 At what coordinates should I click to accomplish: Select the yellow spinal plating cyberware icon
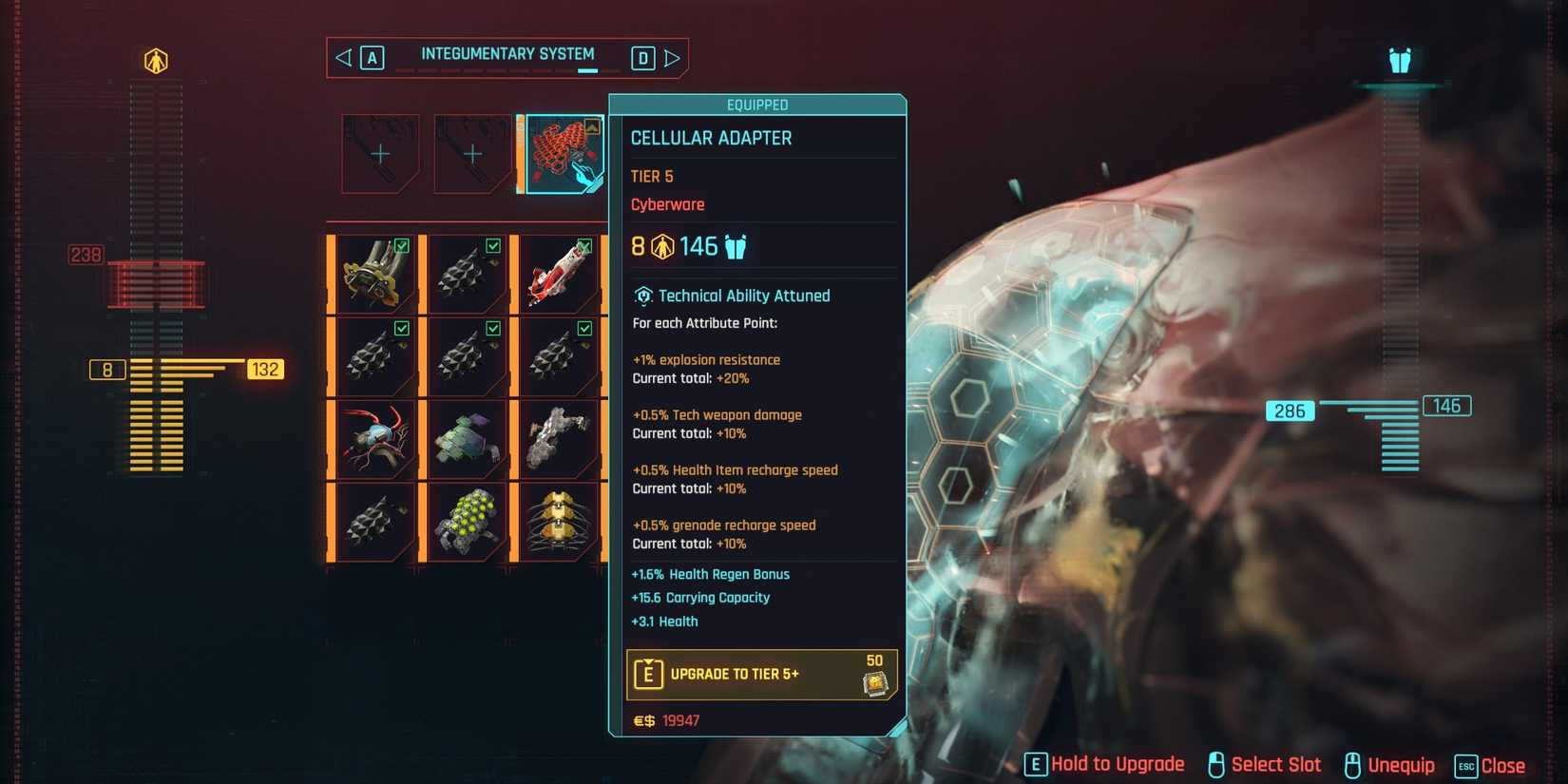[558, 523]
